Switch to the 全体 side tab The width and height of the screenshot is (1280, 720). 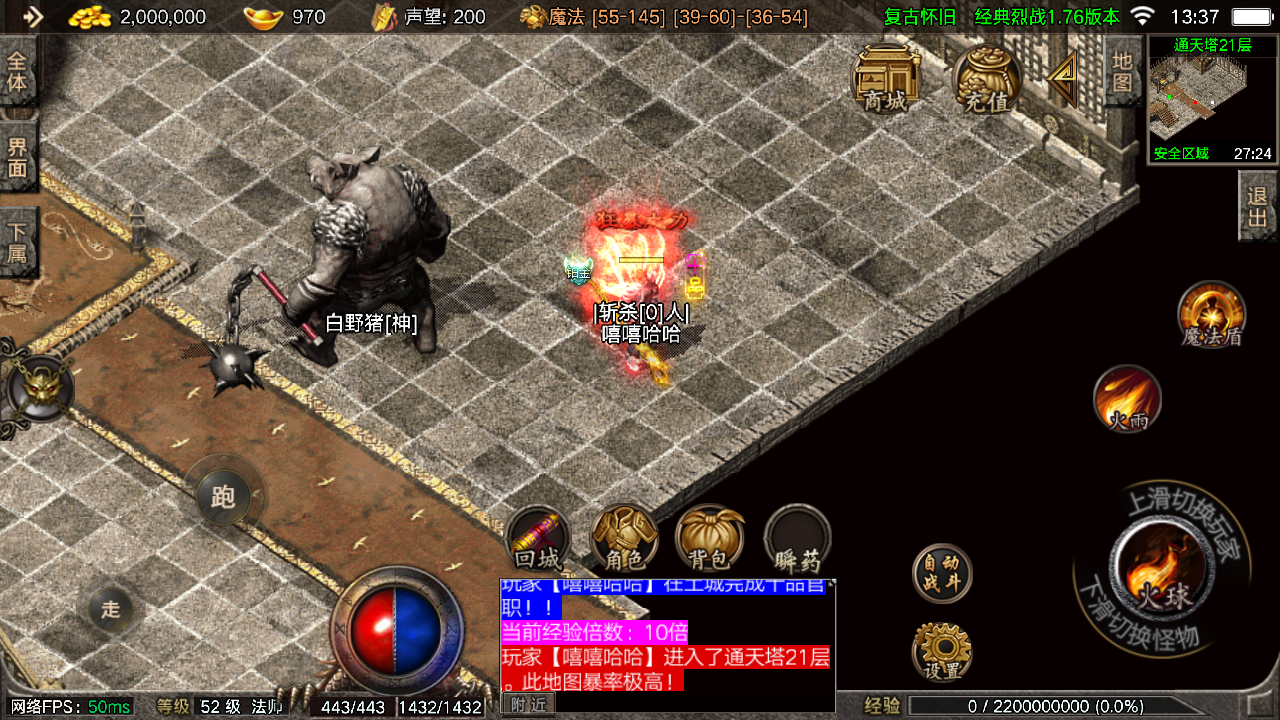[x=18, y=70]
